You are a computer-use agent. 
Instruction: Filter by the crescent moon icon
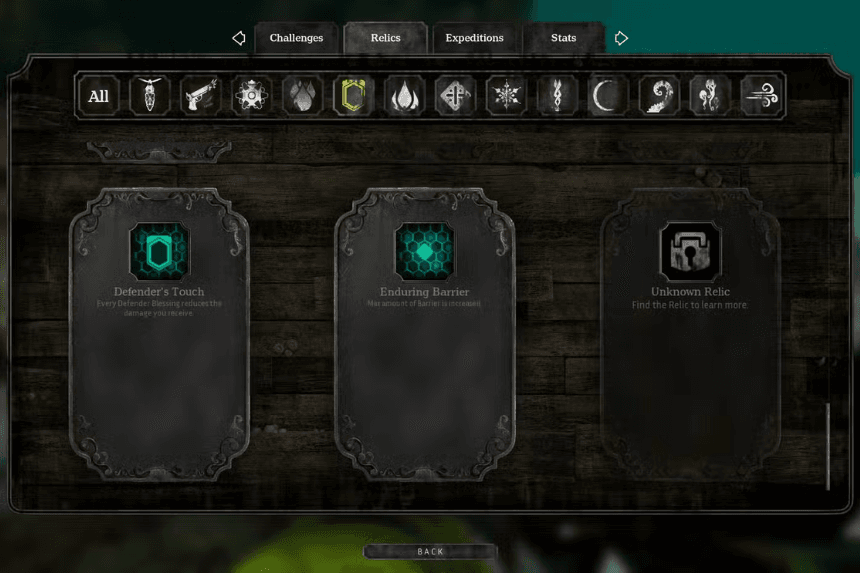608,96
